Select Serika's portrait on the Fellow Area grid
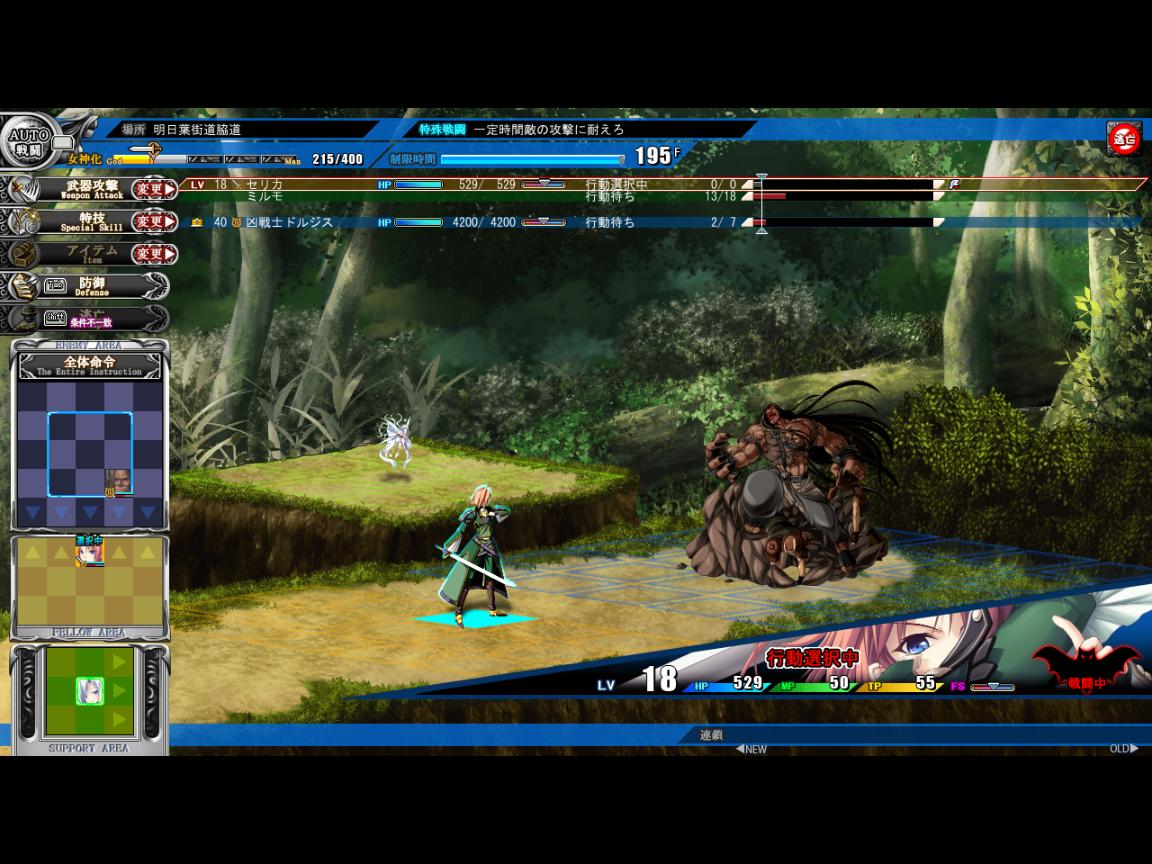Image resolution: width=1152 pixels, height=864 pixels. pyautogui.click(x=90, y=550)
